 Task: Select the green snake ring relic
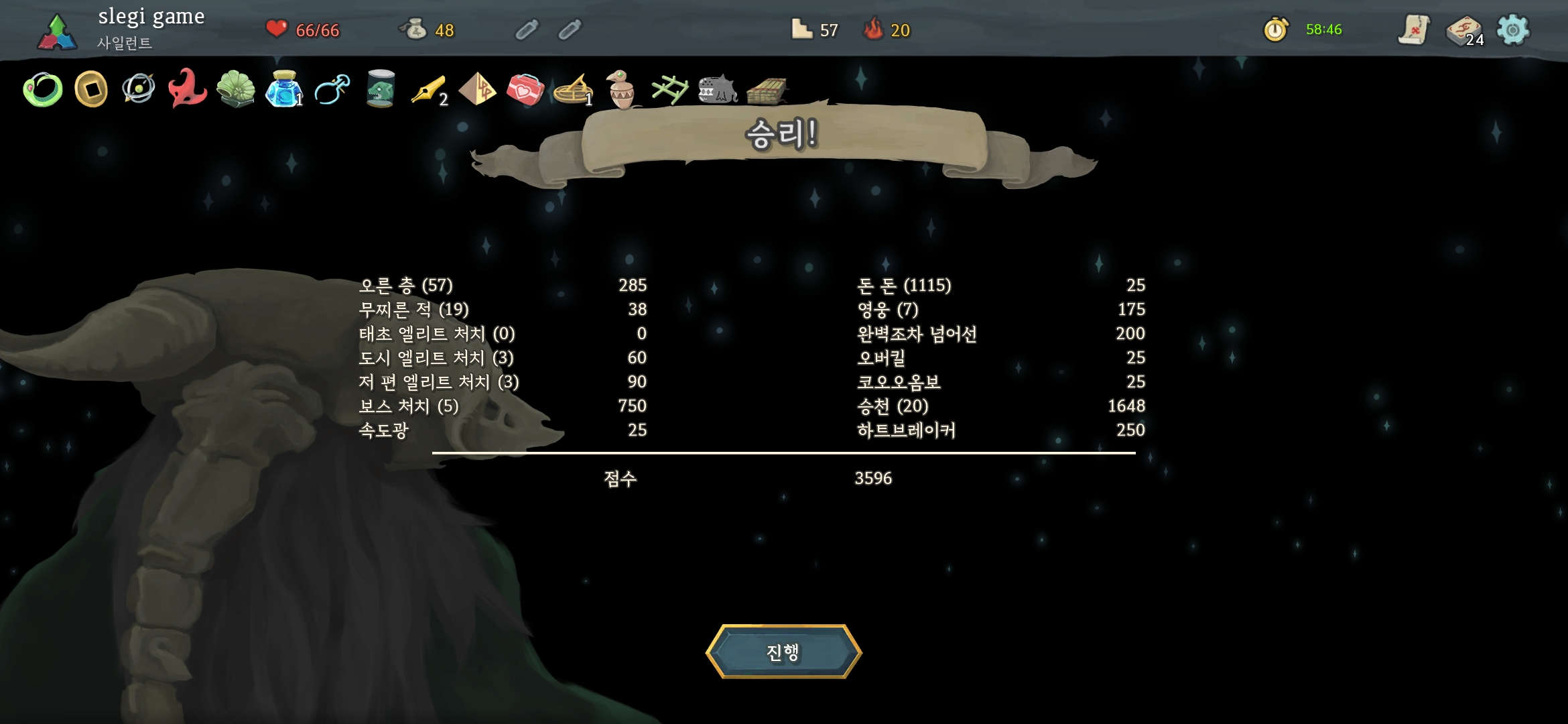click(x=43, y=90)
